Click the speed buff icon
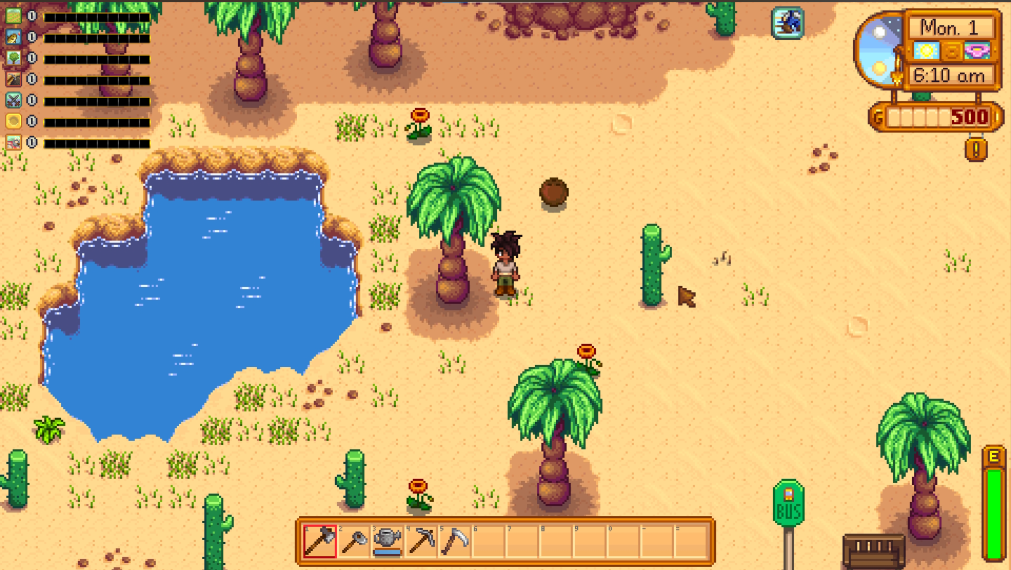Image resolution: width=1011 pixels, height=570 pixels. tap(787, 22)
